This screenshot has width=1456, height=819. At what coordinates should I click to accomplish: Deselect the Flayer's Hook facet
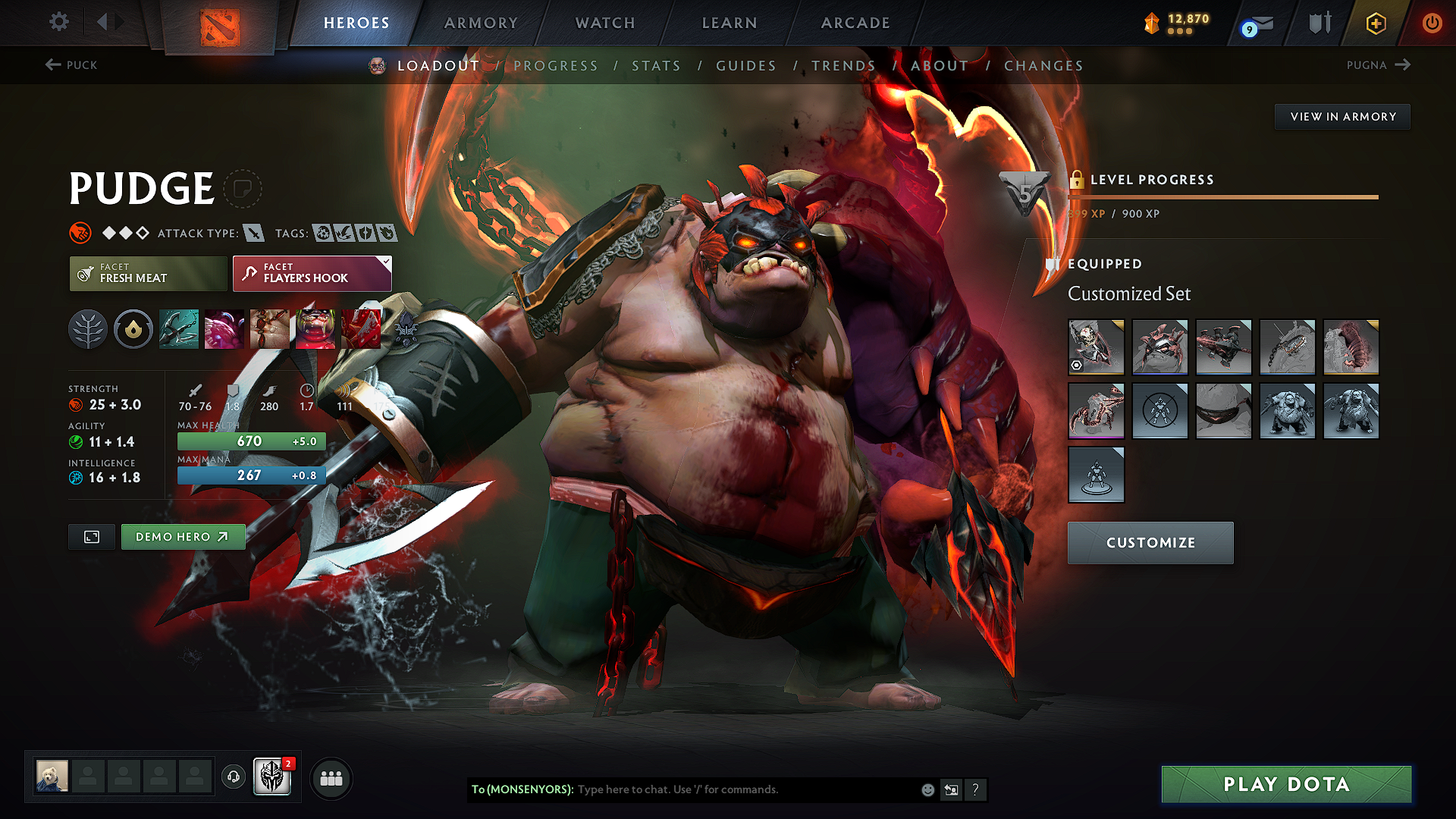(312, 274)
